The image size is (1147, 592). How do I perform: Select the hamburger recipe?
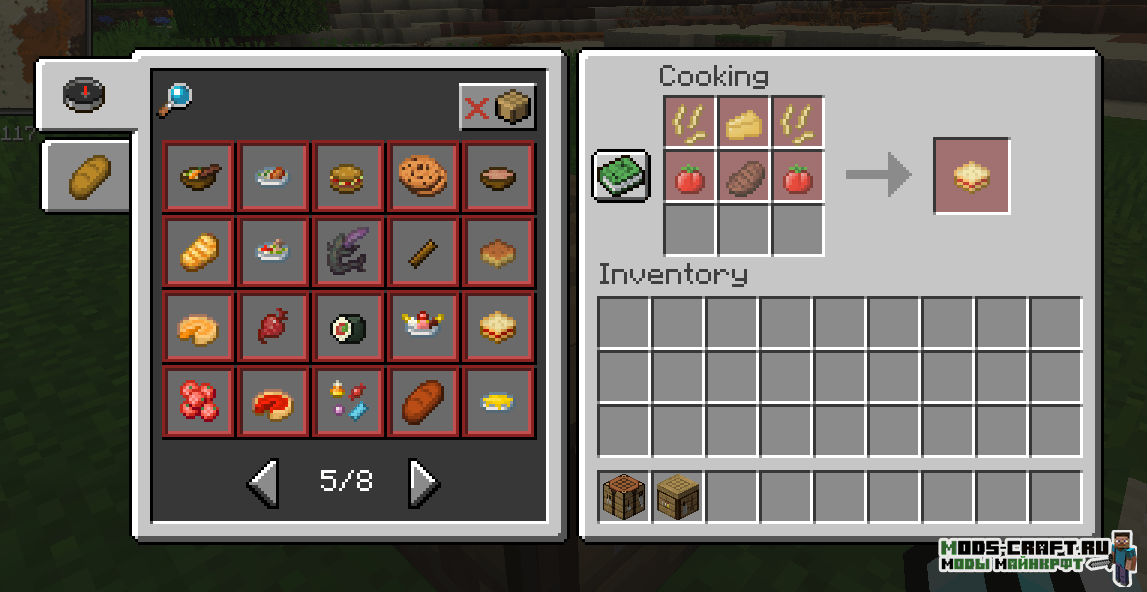tap(348, 177)
